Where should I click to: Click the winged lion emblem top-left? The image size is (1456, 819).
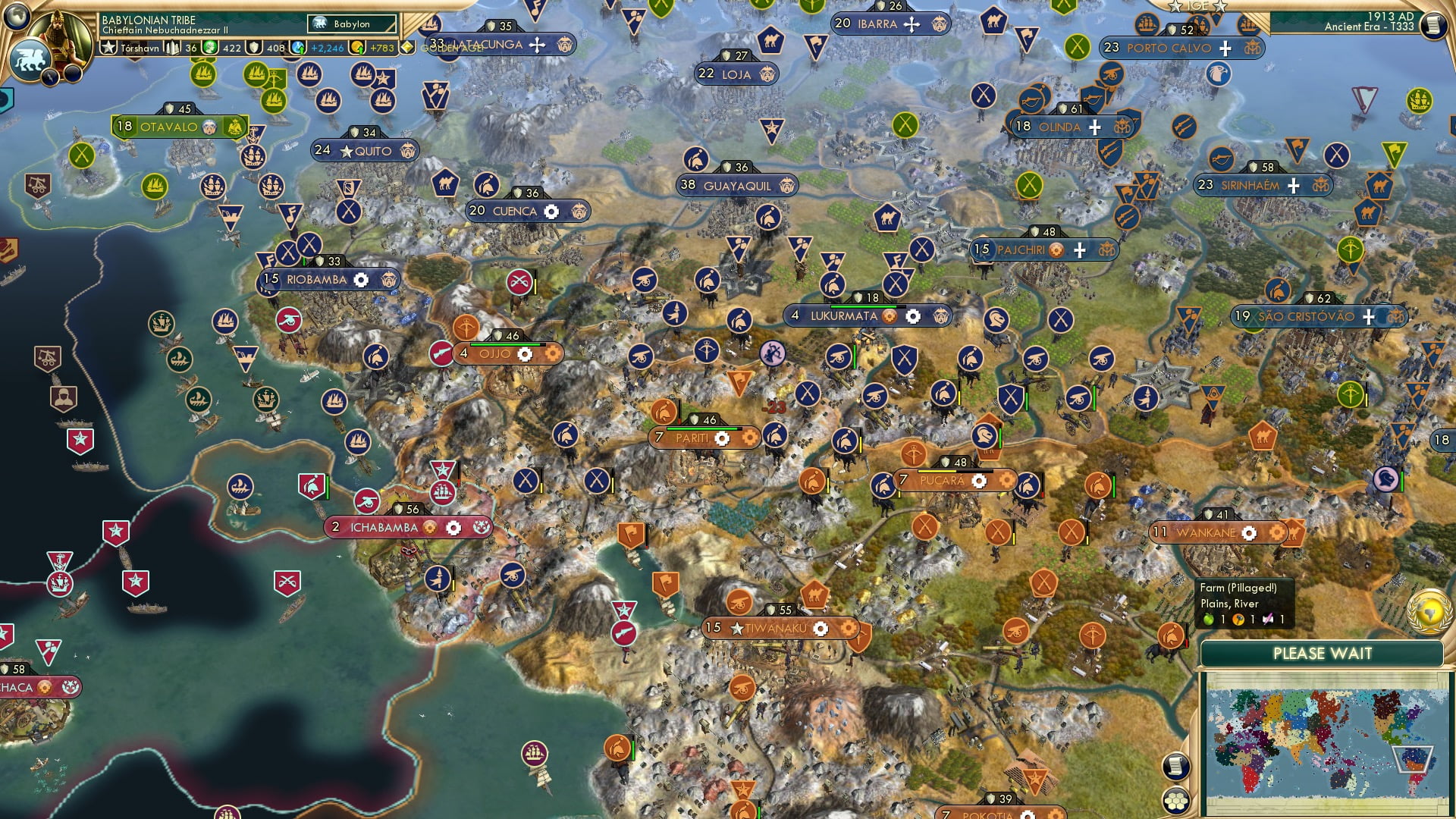point(32,59)
